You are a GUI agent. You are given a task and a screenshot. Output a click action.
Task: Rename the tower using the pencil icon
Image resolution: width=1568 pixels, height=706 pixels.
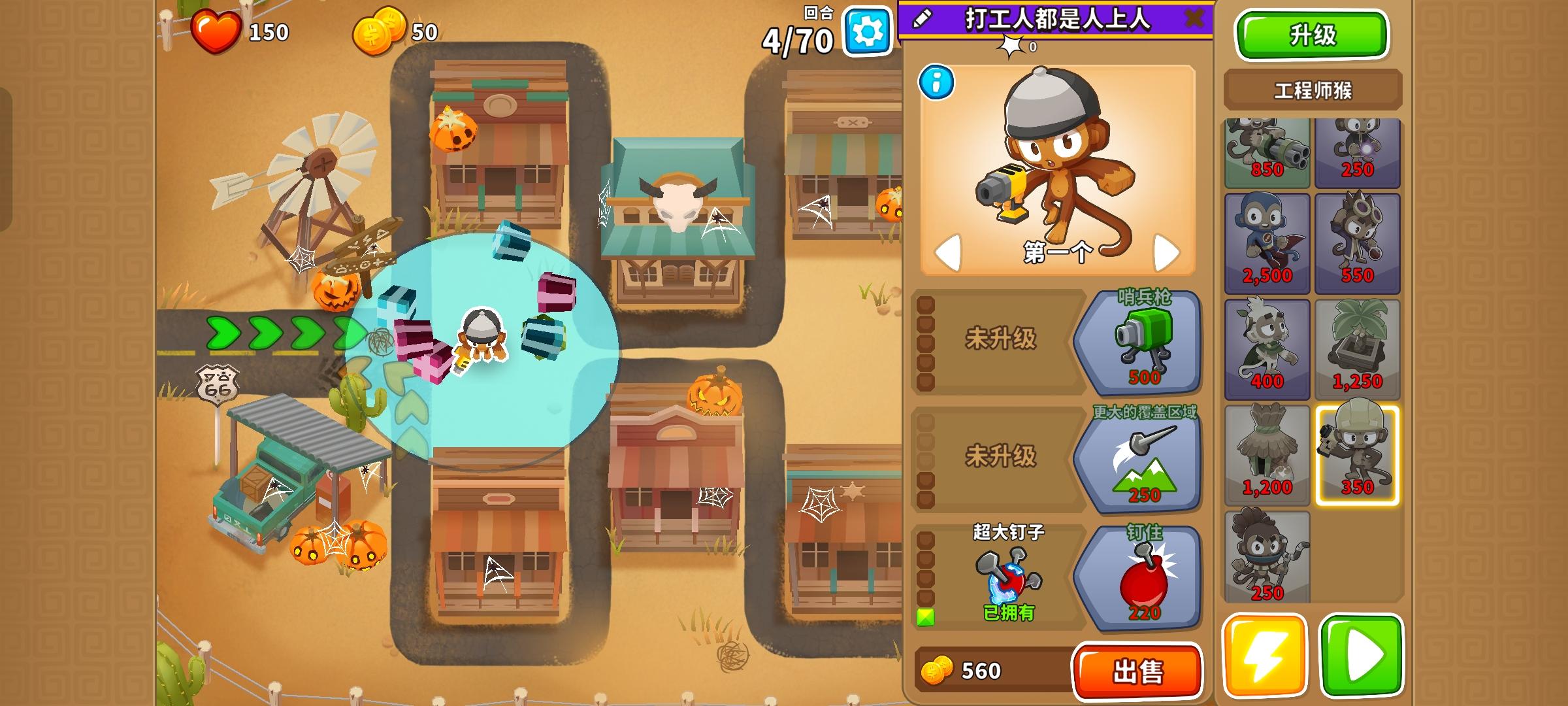click(921, 20)
